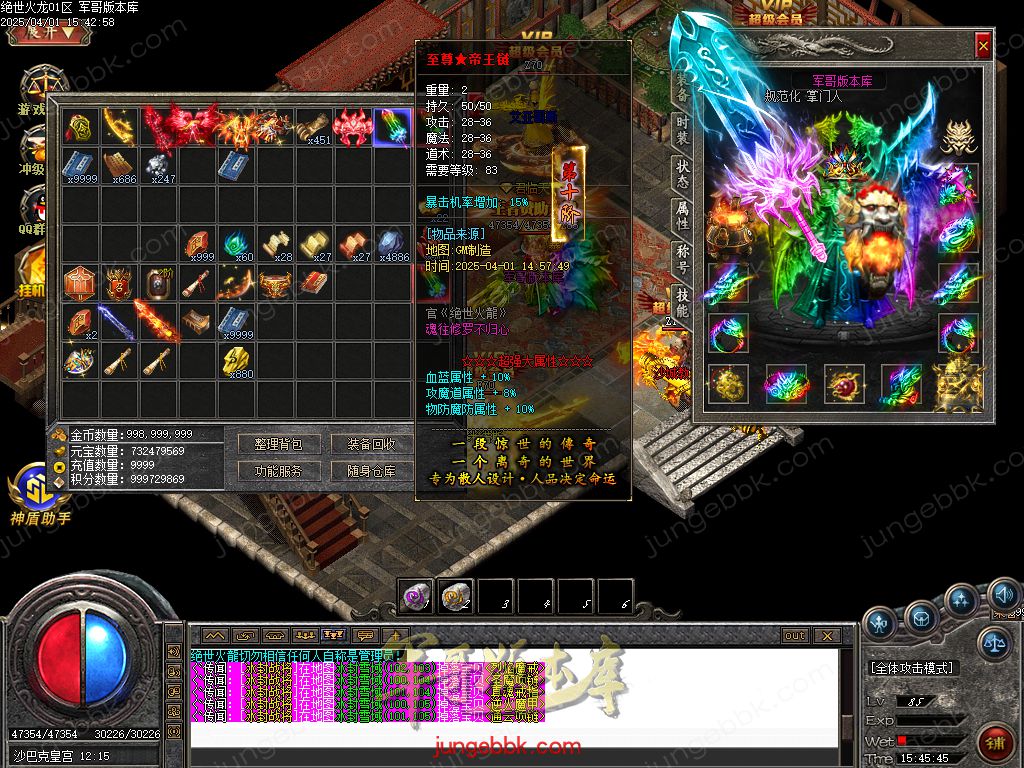Open 装备回收 equipment recycling
Image resolution: width=1024 pixels, height=768 pixels.
371,444
